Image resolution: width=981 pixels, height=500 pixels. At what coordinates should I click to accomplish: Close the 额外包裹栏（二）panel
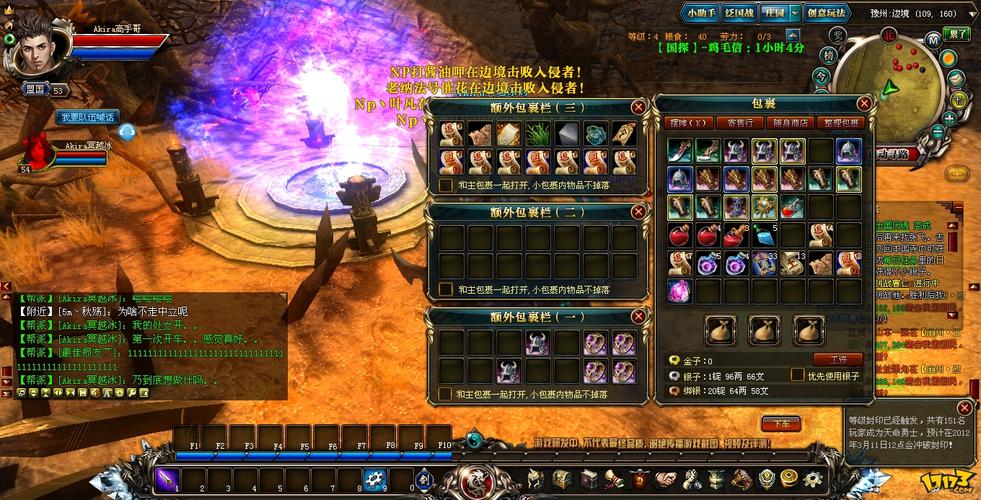tap(638, 212)
